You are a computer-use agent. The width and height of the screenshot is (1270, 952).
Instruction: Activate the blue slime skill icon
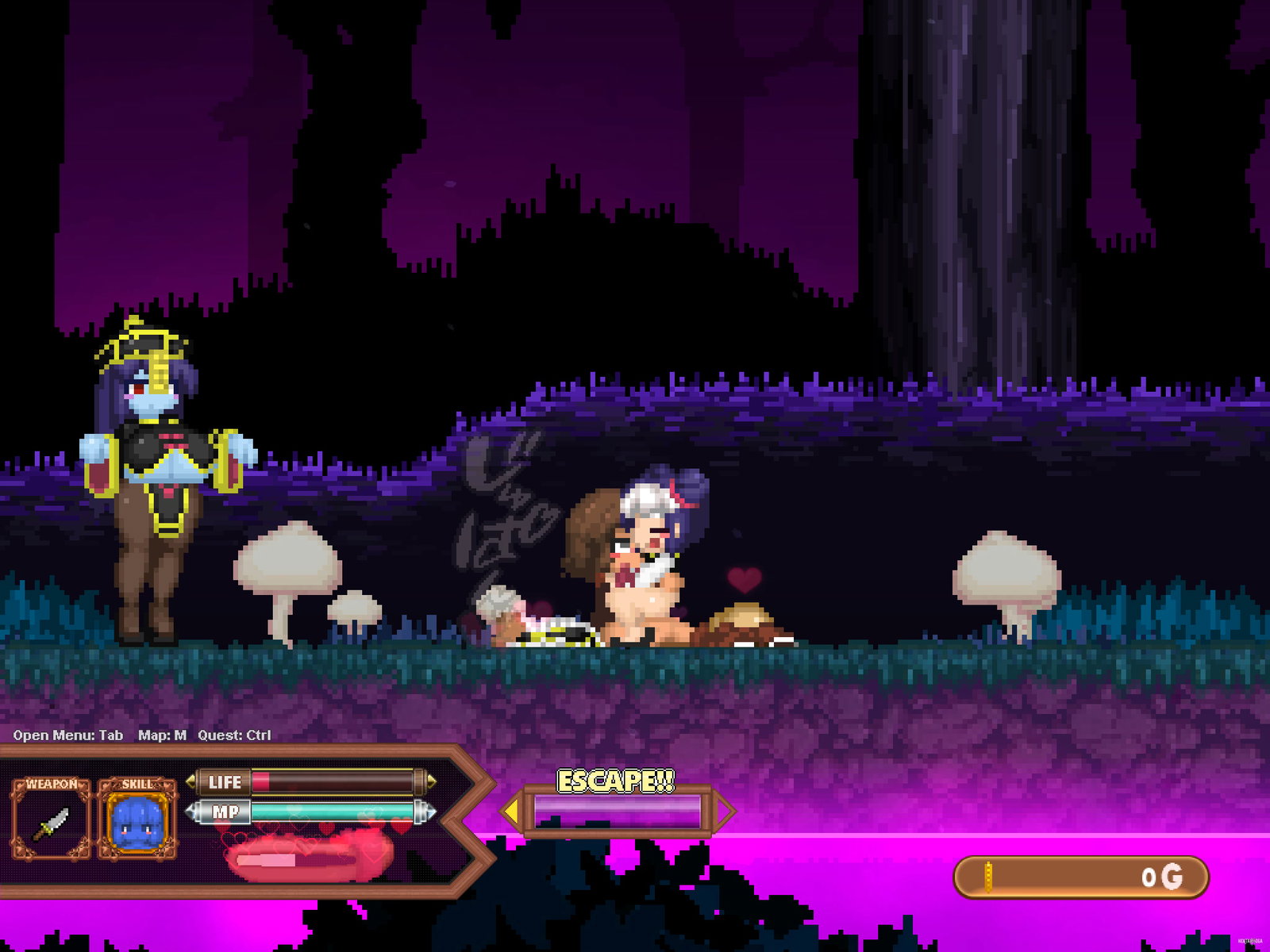tap(137, 823)
